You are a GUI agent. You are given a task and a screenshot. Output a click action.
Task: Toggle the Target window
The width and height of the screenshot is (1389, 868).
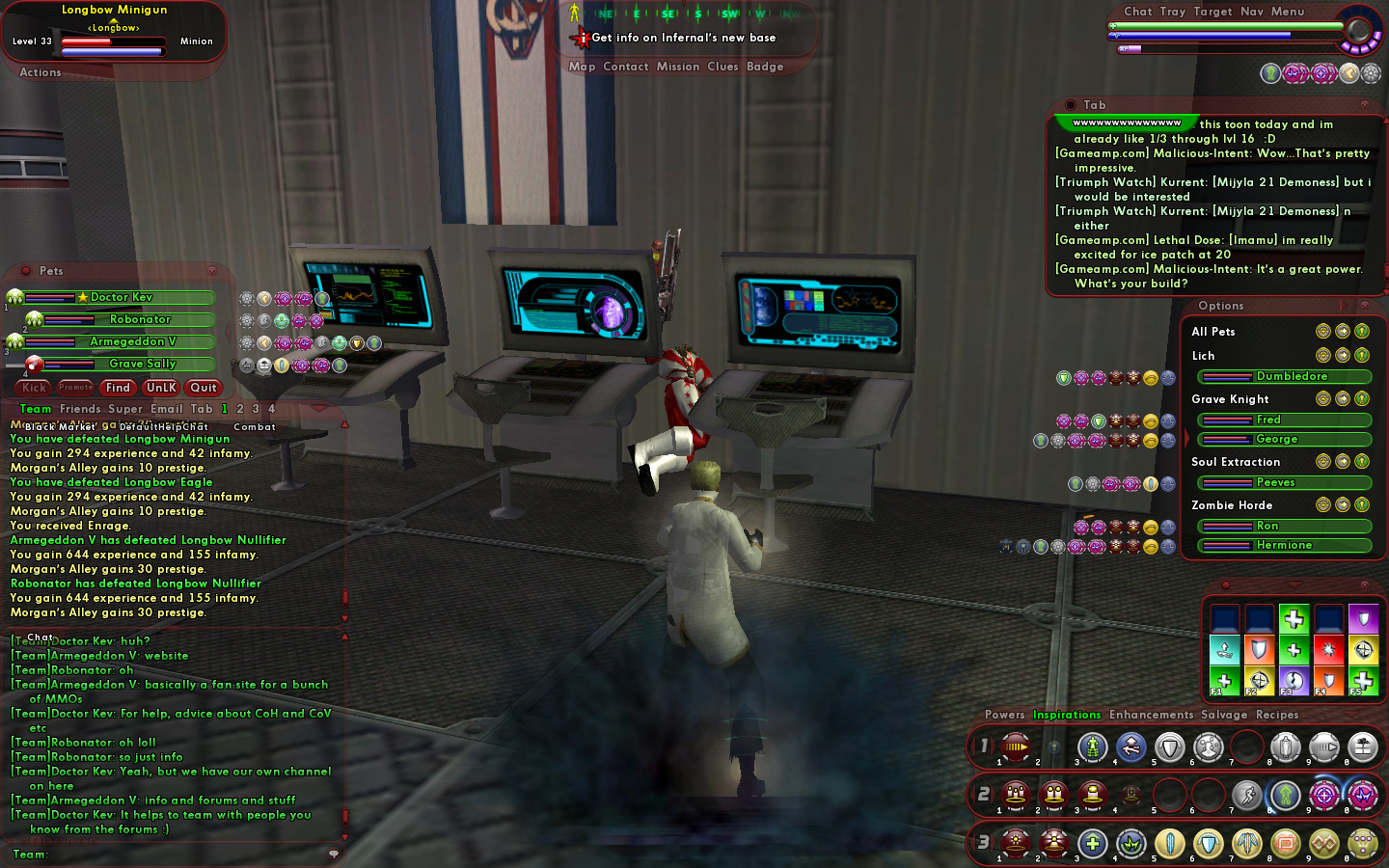(1212, 12)
